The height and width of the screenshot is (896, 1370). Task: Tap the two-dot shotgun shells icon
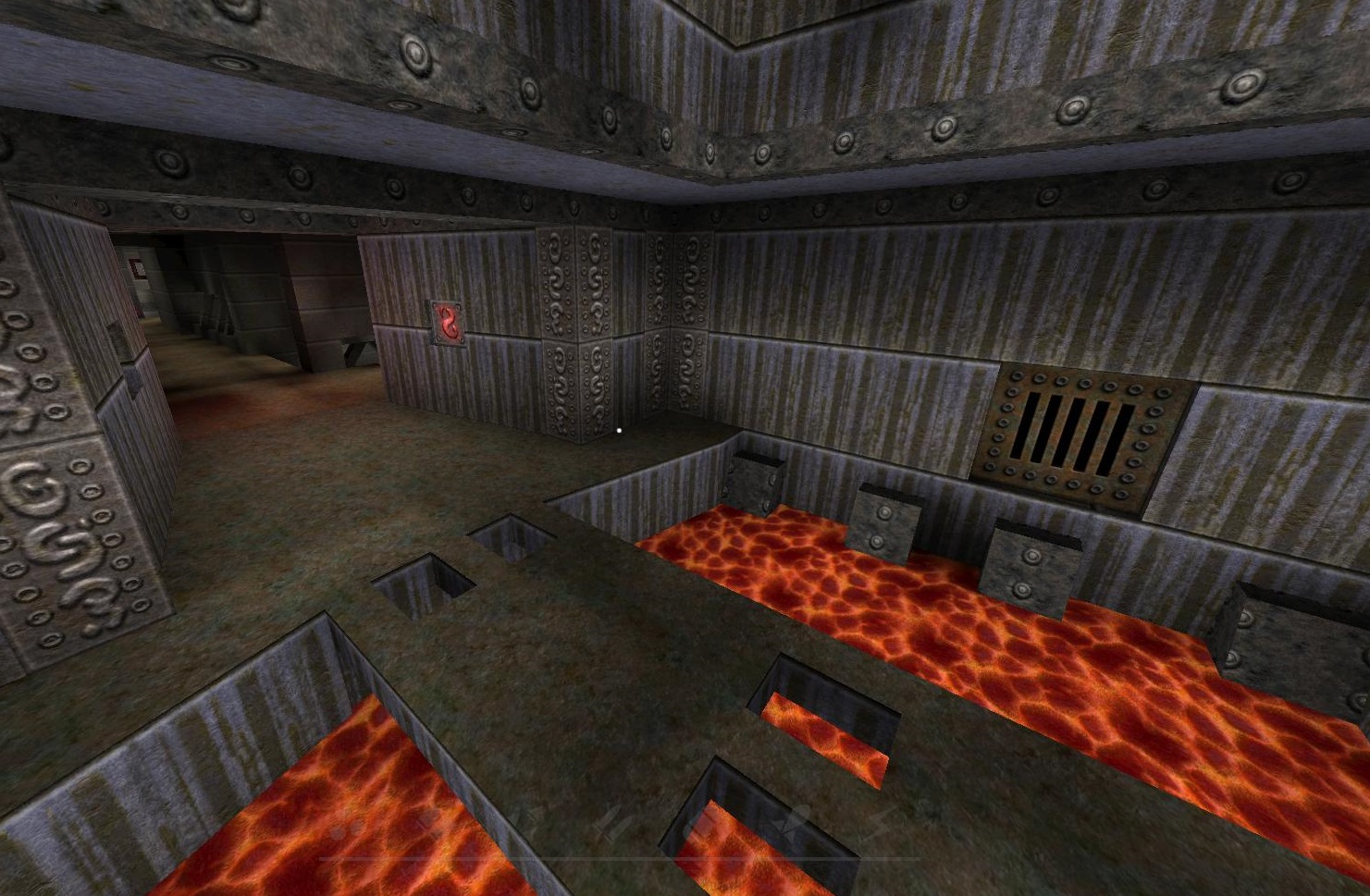(345, 829)
